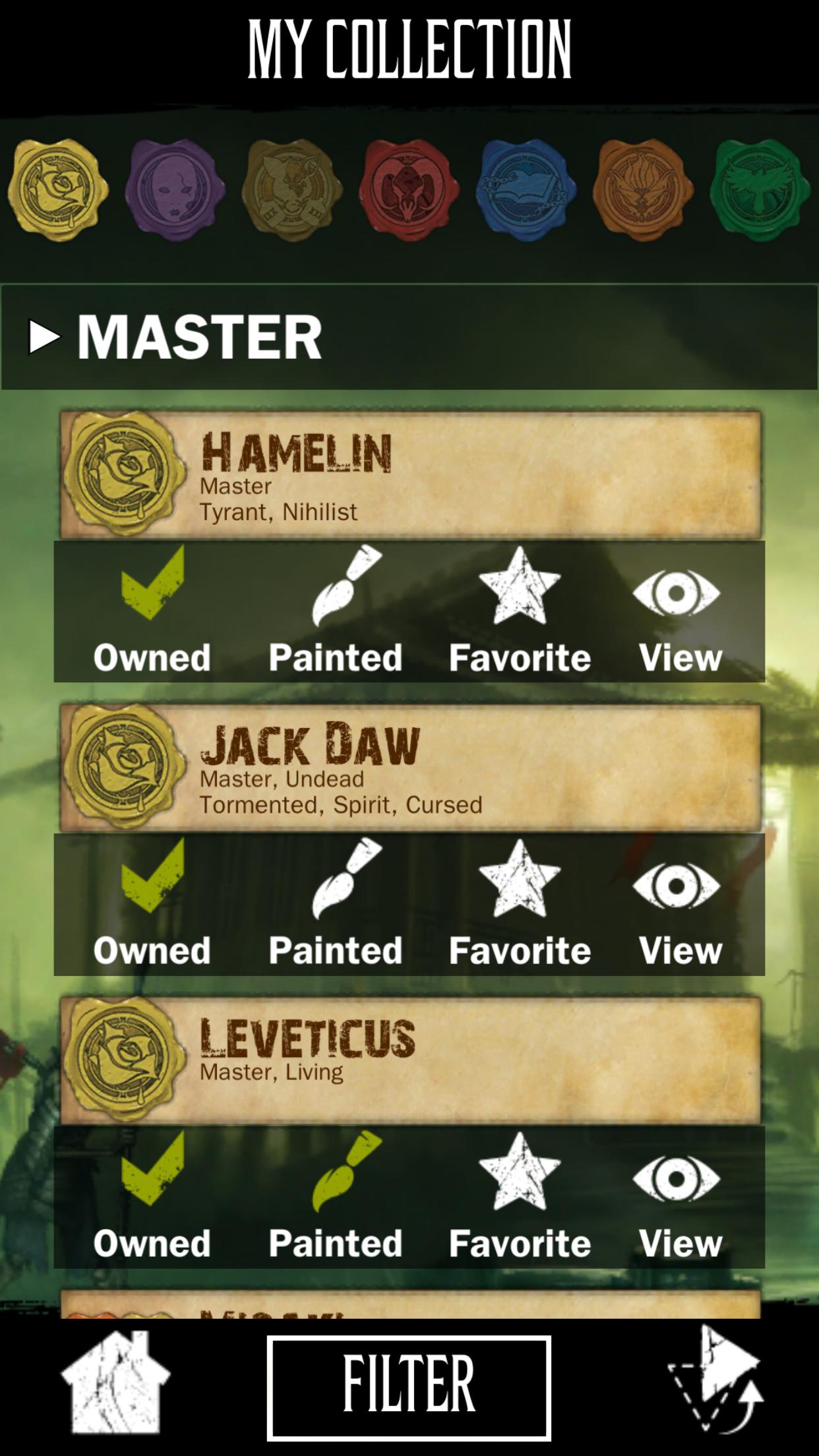This screenshot has height=1456, width=819.
Task: Pick the red faction seal
Action: coord(409,190)
